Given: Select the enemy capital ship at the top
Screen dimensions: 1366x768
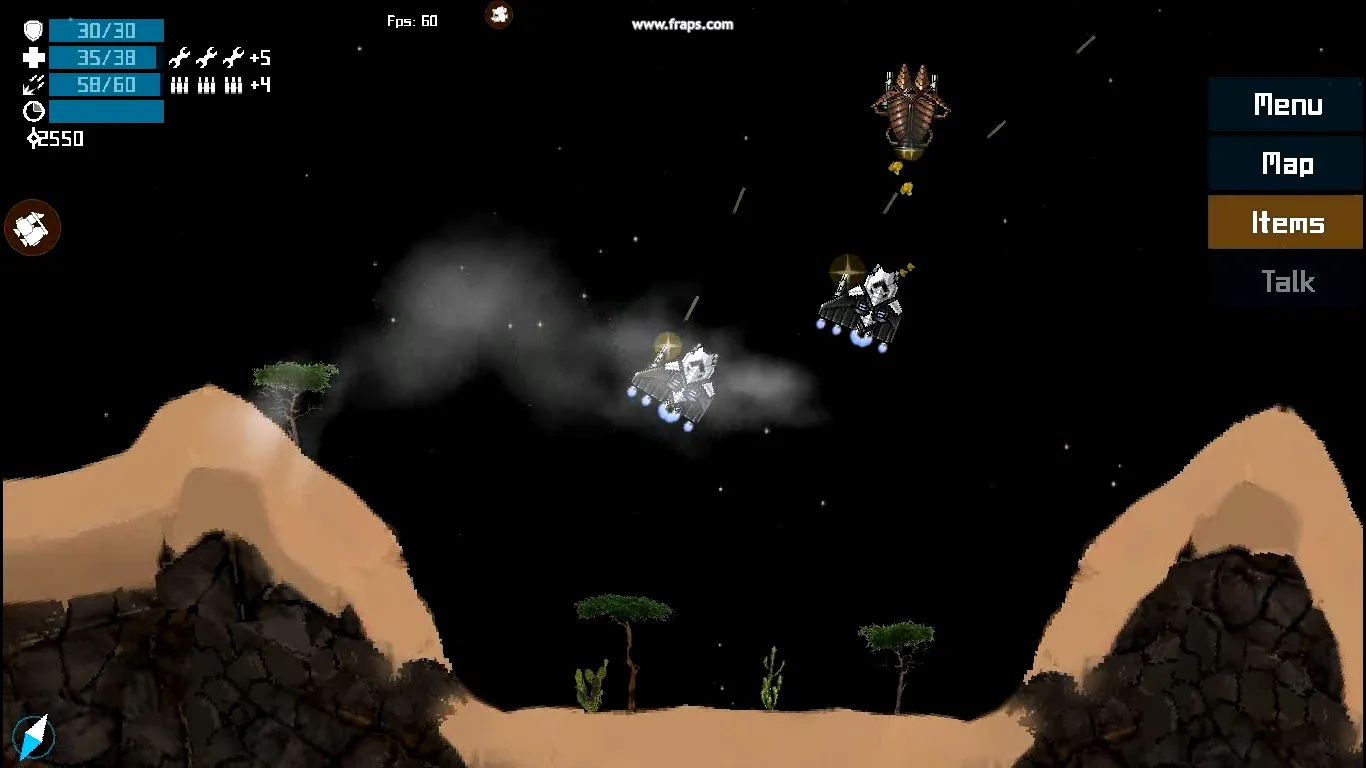Looking at the screenshot, I should point(910,110).
